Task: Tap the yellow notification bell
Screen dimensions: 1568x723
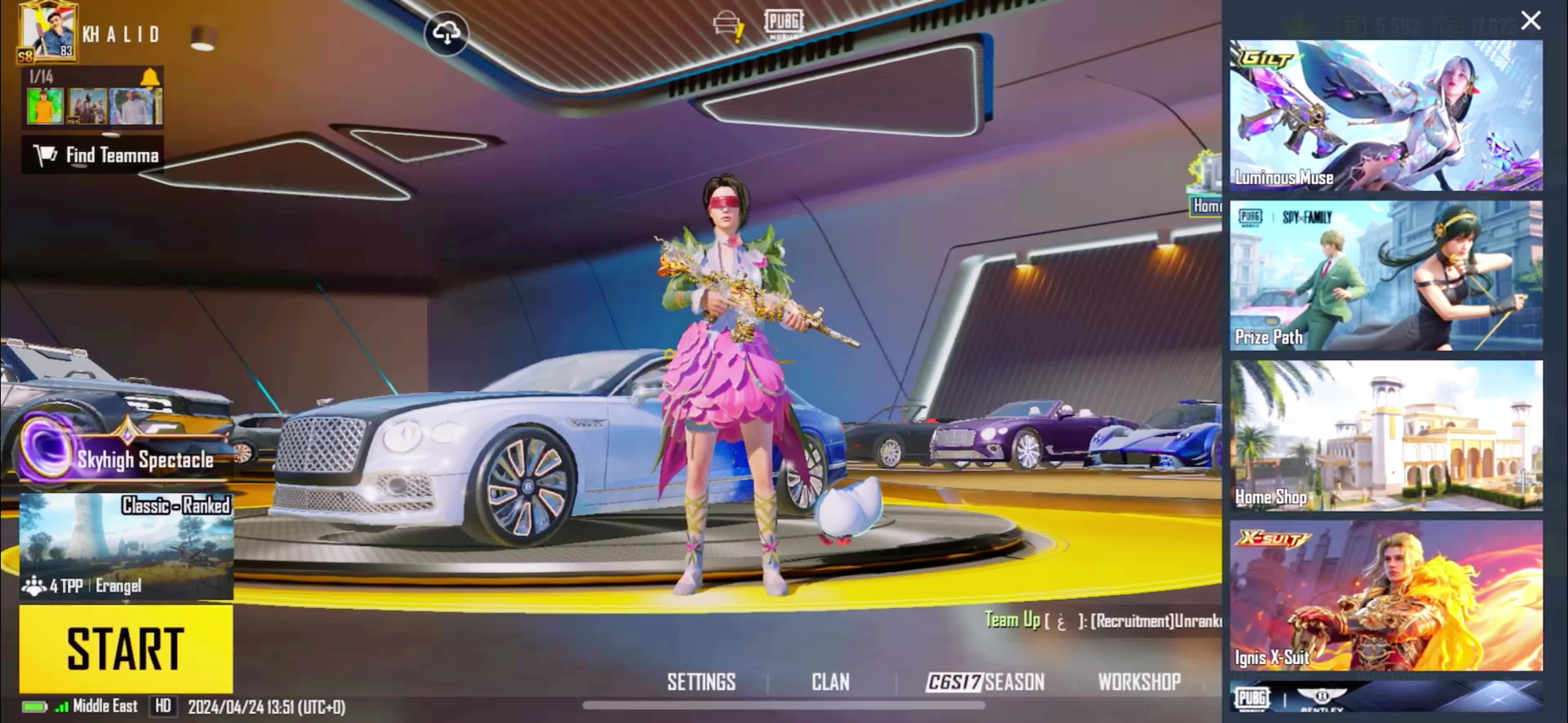Action: point(150,77)
